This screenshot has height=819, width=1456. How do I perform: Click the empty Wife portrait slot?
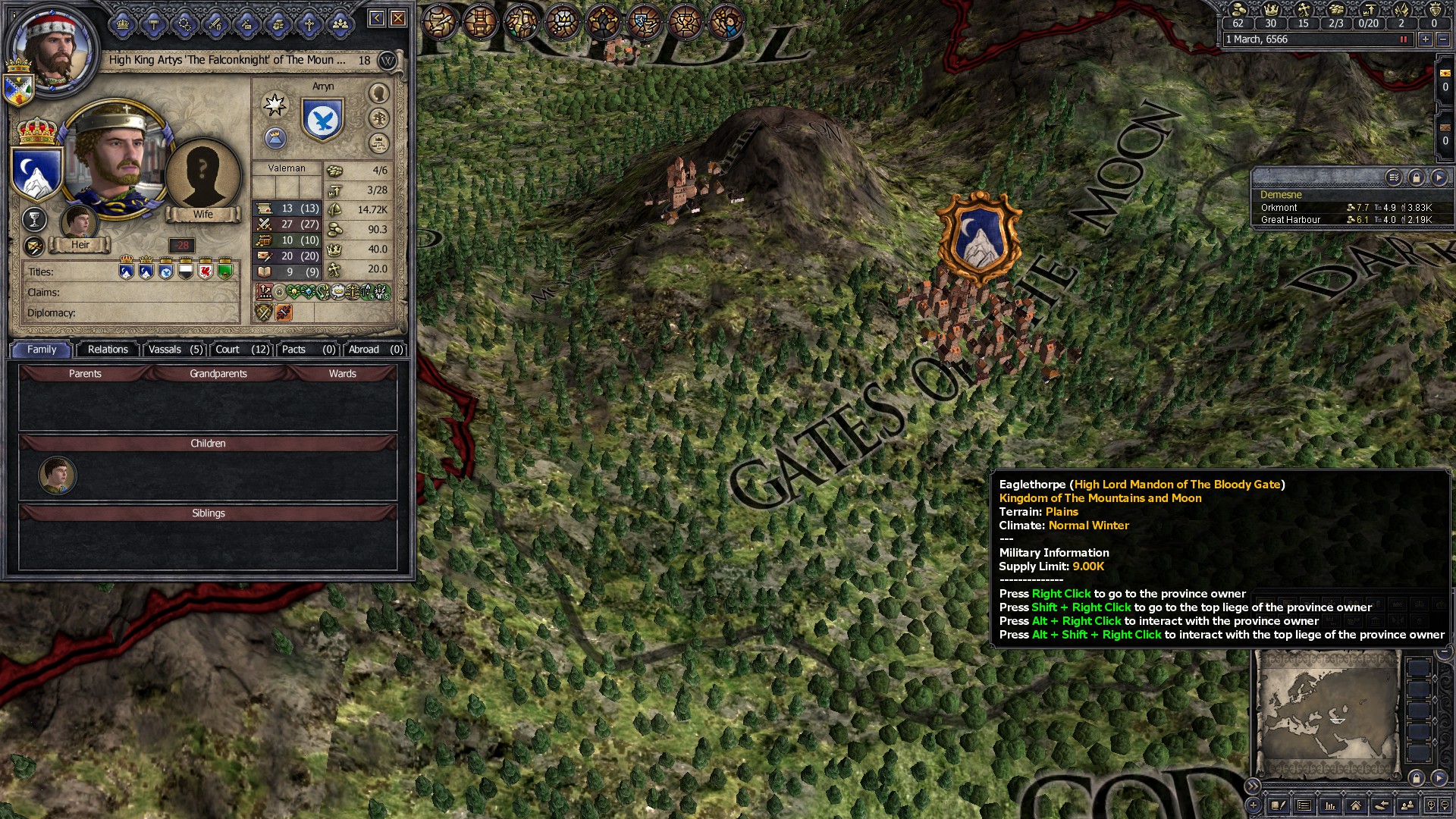pyautogui.click(x=202, y=176)
